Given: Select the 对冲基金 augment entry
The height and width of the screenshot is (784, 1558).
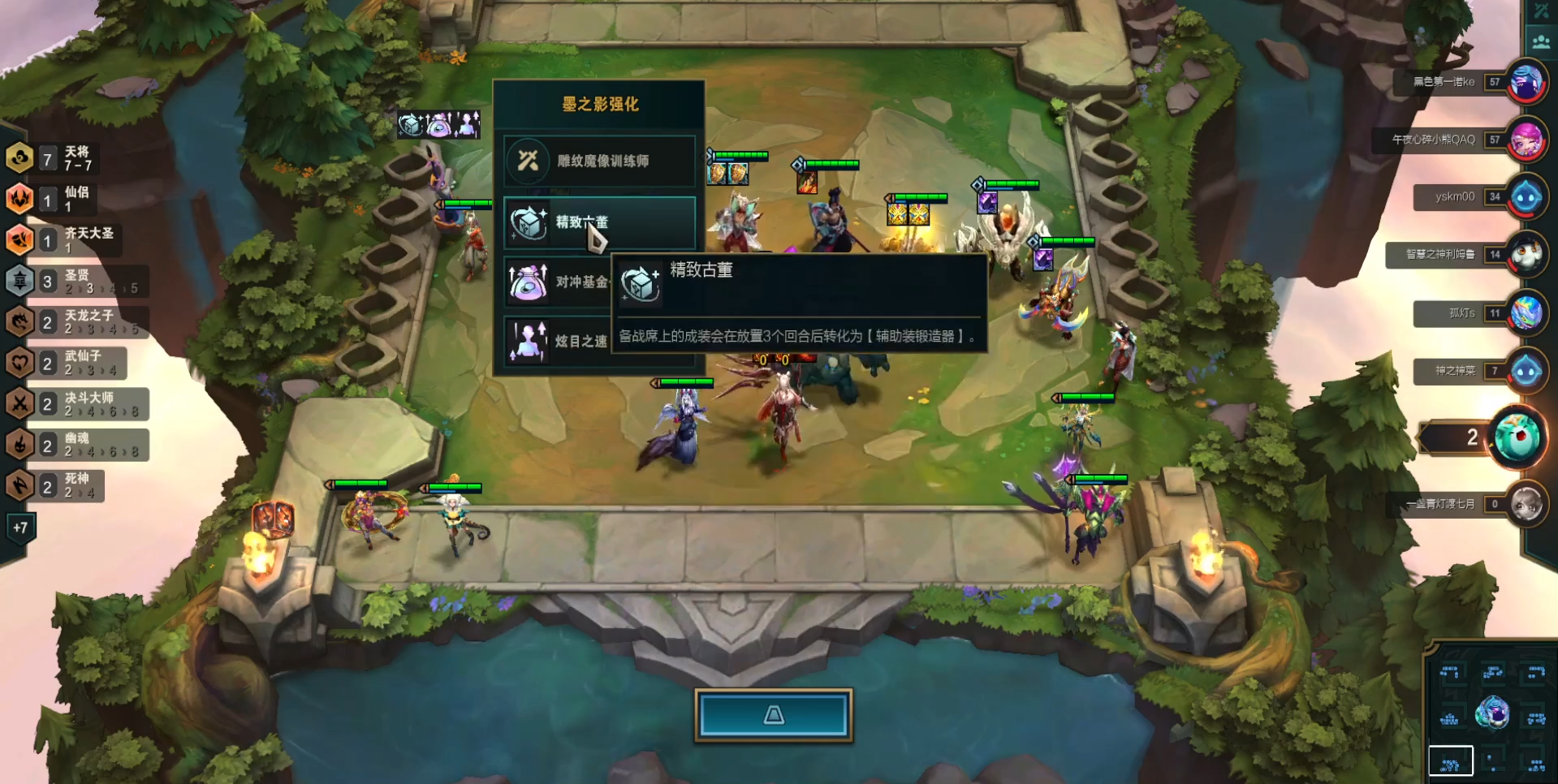Looking at the screenshot, I should 559,282.
